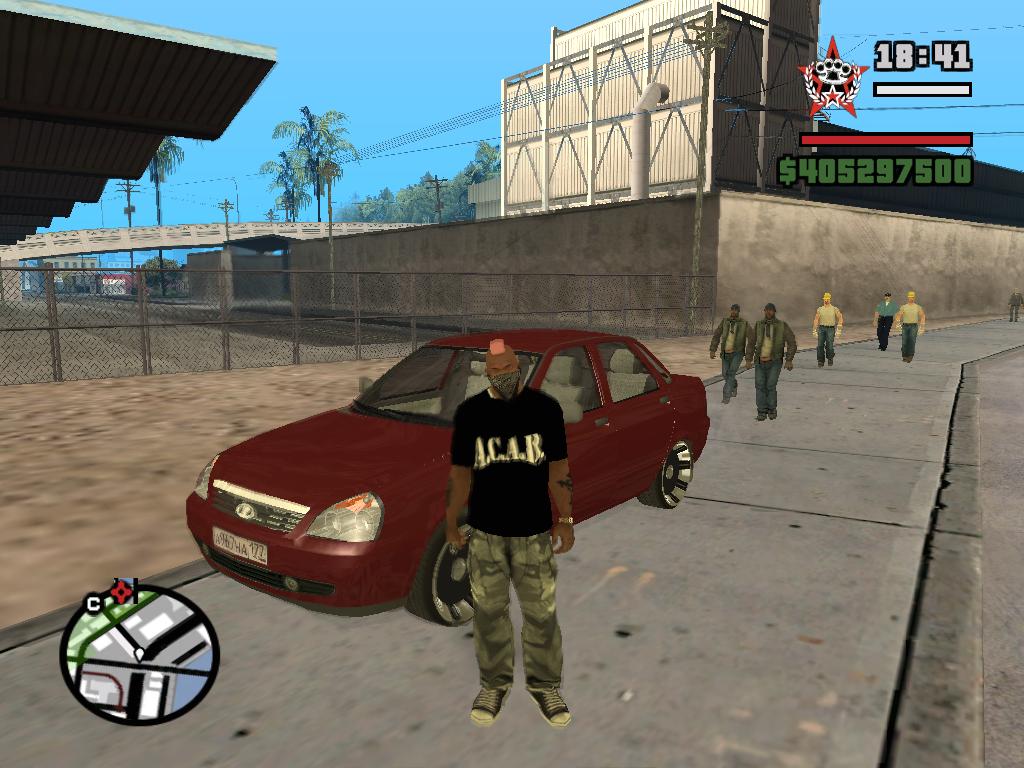
Task: Open the circular radar minimap
Action: [139, 655]
